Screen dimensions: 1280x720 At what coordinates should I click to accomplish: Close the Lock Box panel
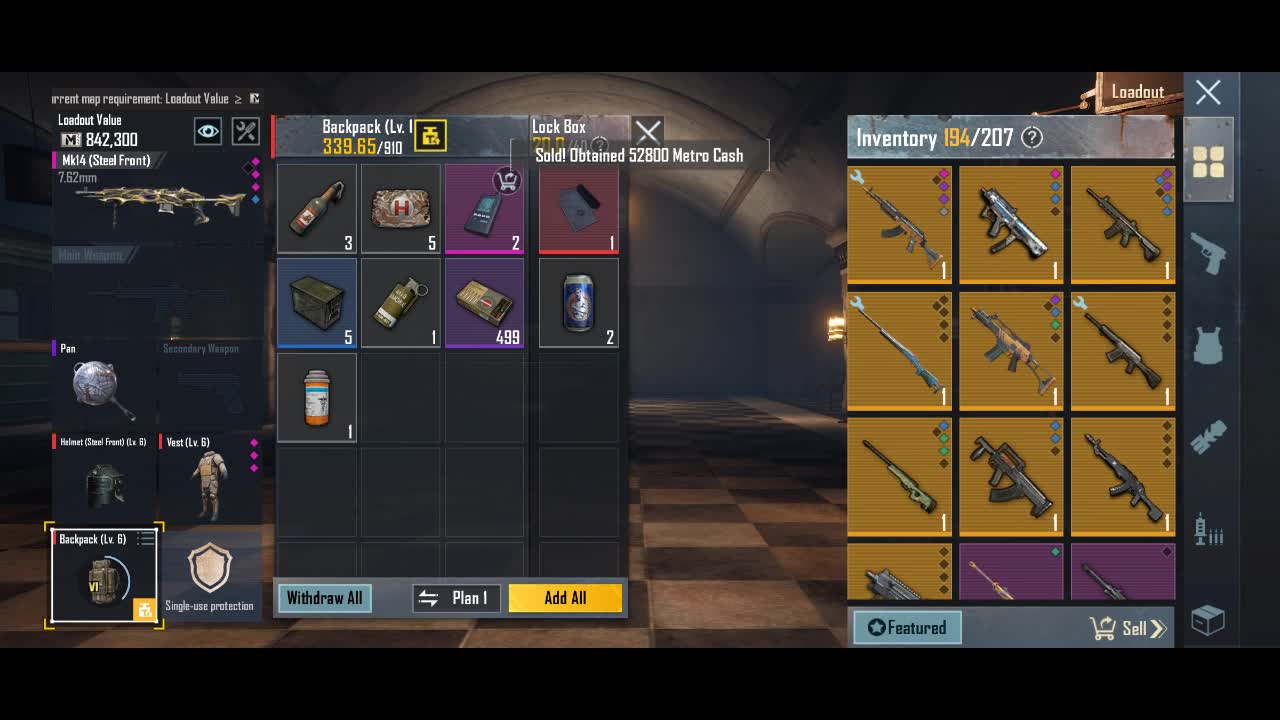tap(648, 131)
